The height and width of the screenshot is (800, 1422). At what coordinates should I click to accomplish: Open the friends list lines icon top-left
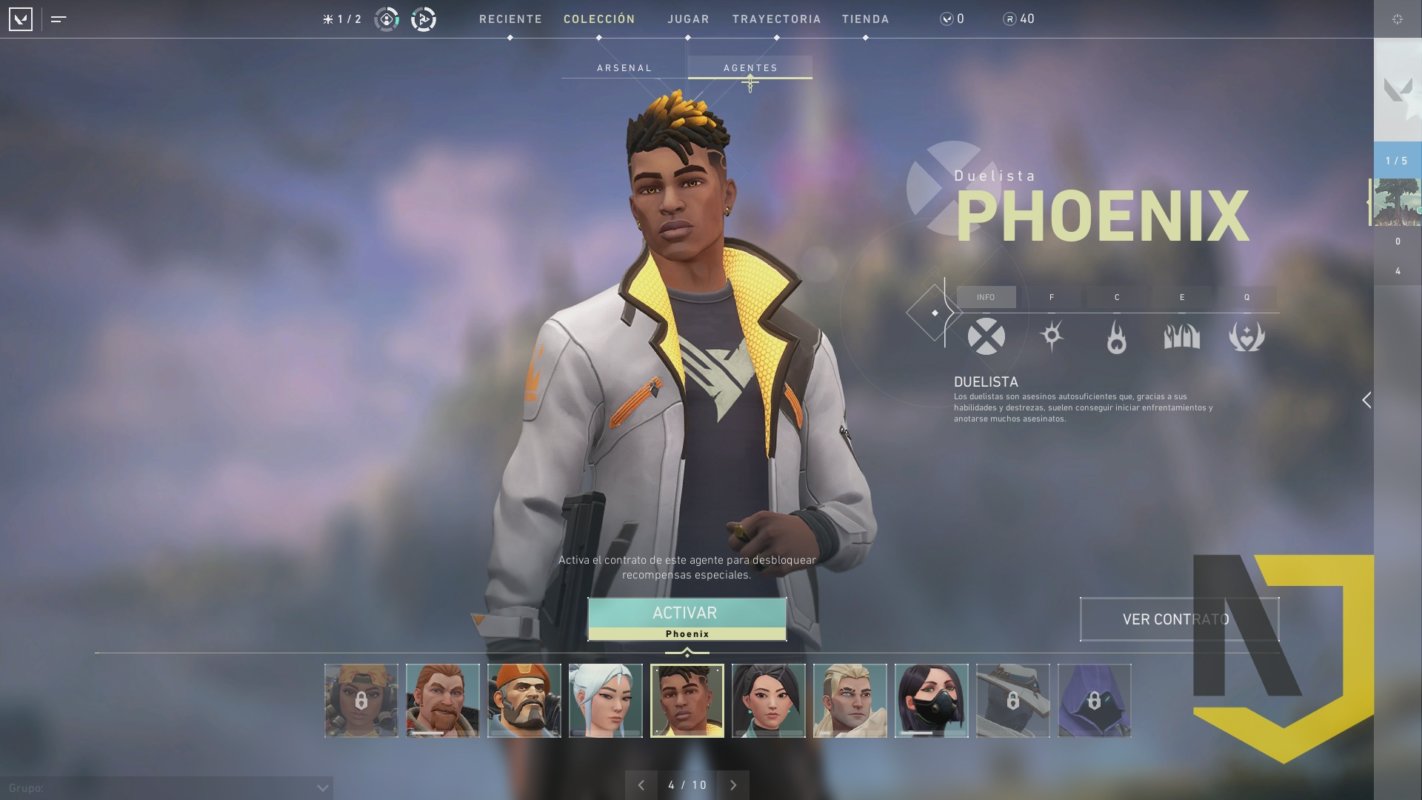(x=57, y=17)
